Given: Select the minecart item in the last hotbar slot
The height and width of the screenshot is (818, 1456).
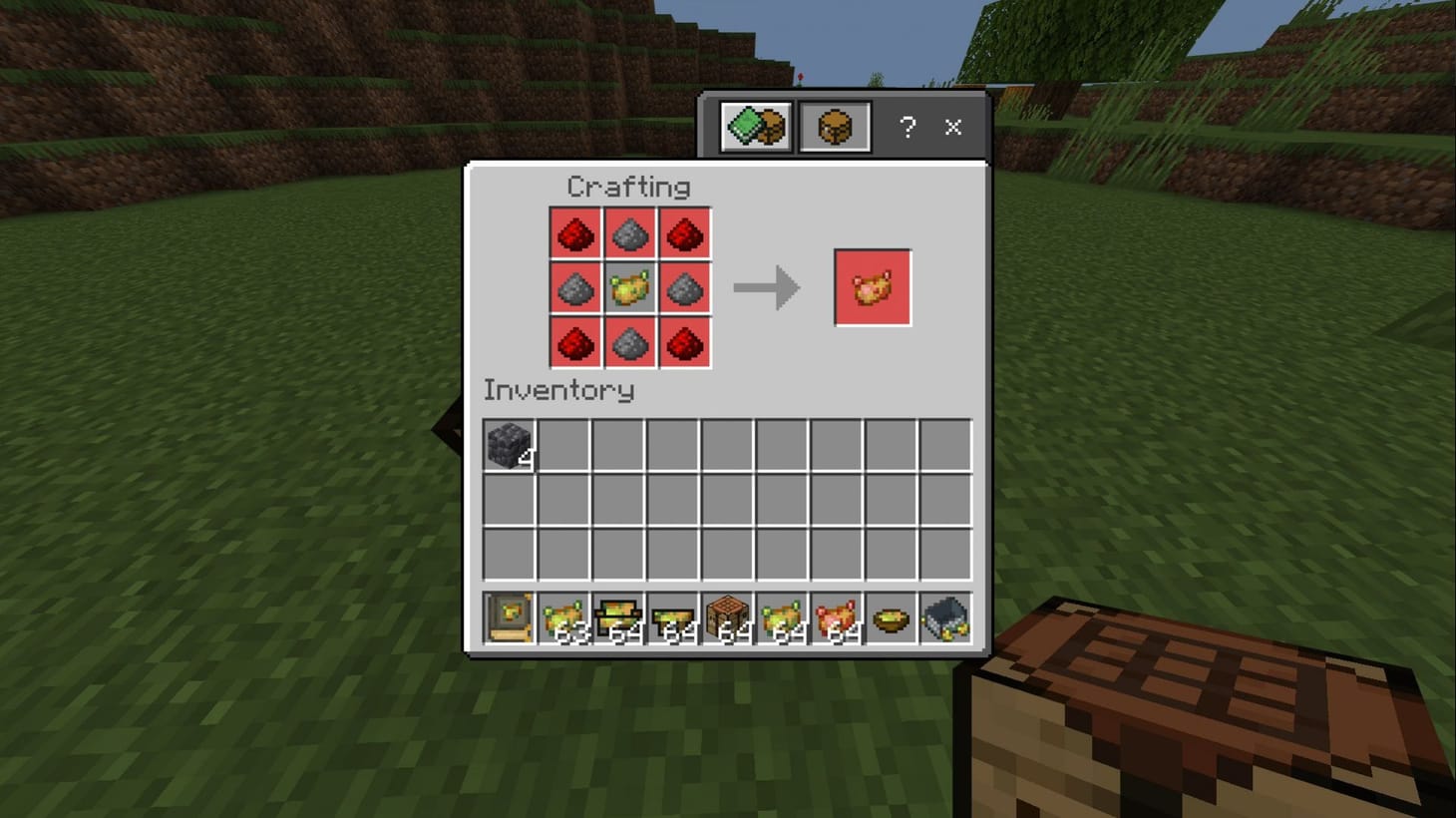Looking at the screenshot, I should click(x=944, y=616).
